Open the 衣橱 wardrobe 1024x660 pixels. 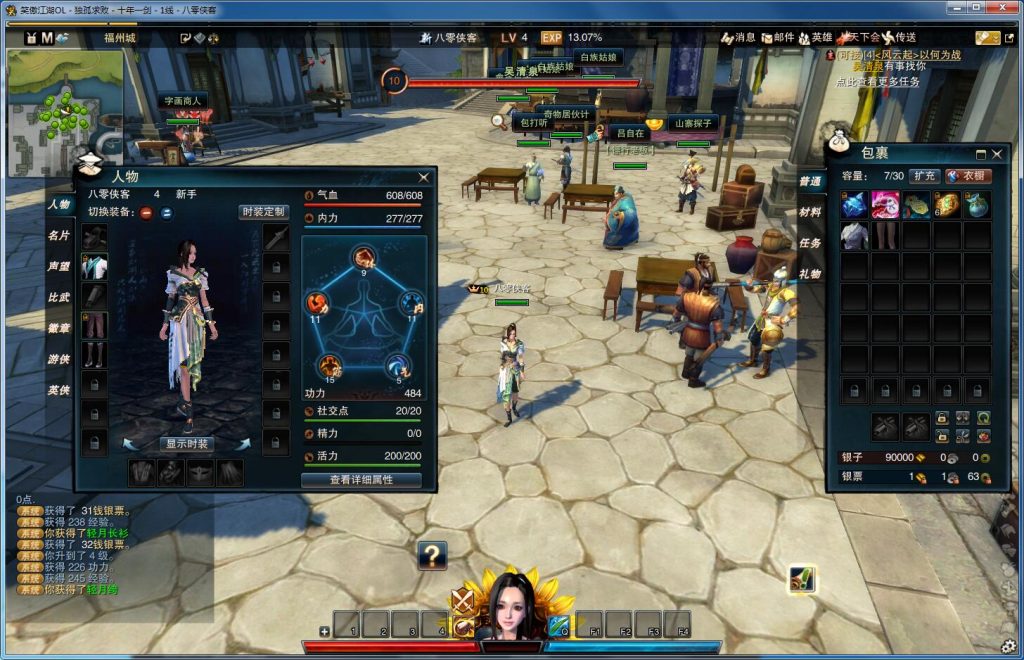(969, 176)
